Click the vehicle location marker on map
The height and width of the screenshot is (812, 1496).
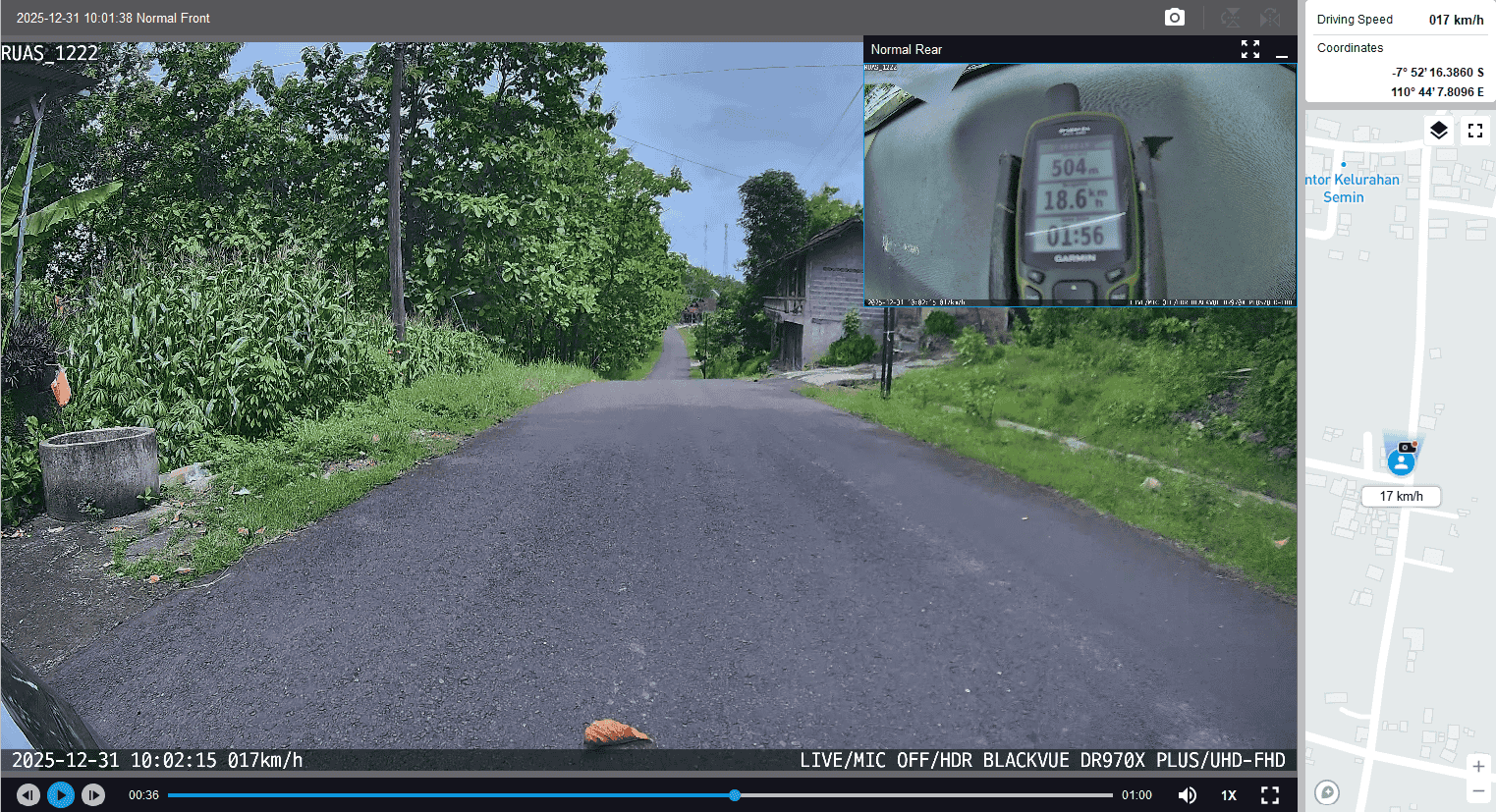click(x=1402, y=460)
